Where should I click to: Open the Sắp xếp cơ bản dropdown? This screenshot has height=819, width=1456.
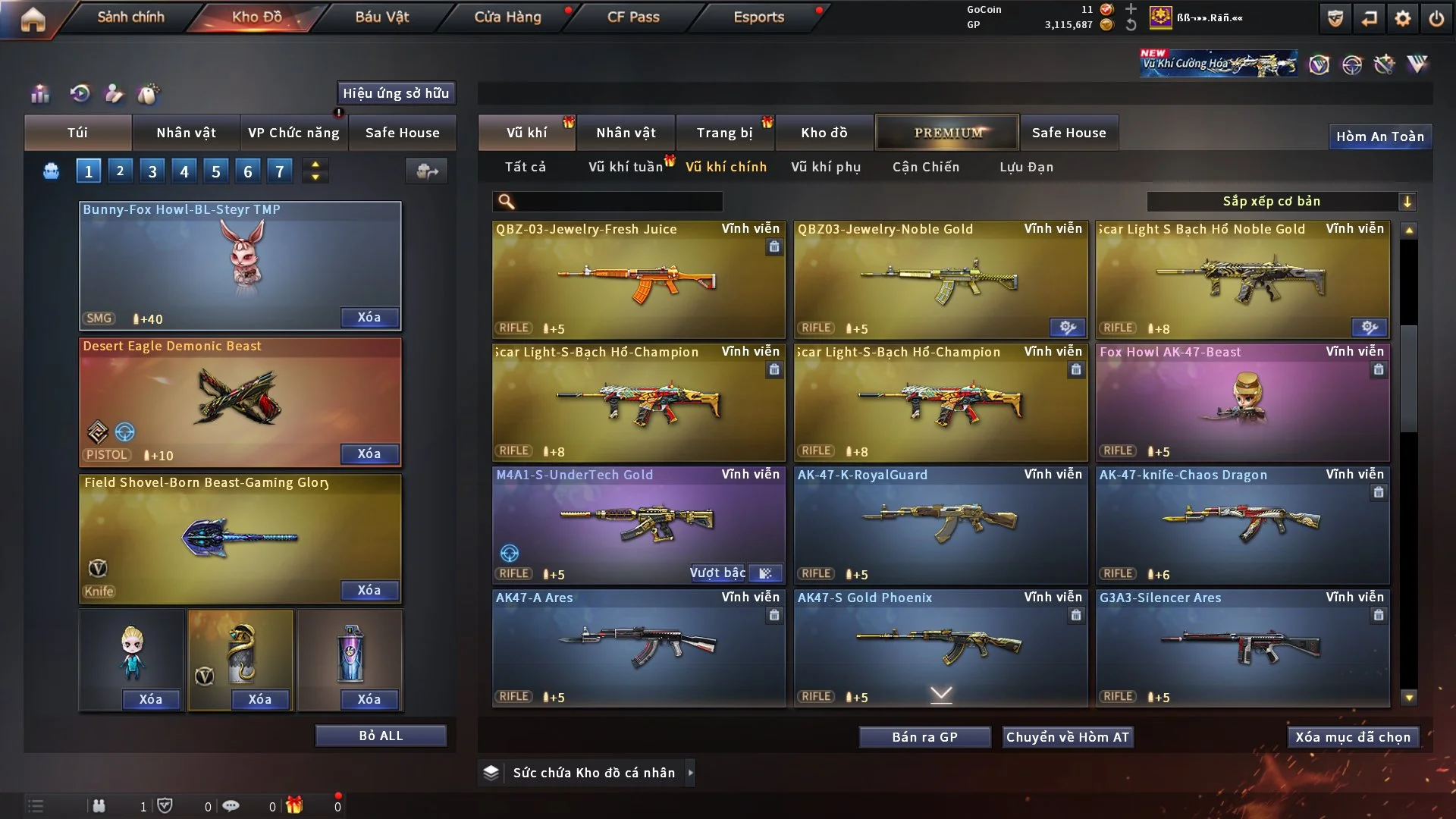tap(1281, 201)
